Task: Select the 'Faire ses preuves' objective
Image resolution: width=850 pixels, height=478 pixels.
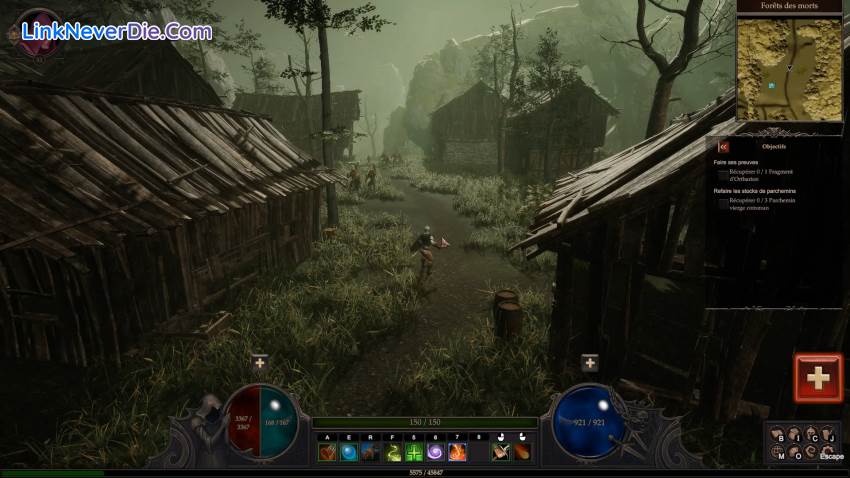Action: pos(736,162)
